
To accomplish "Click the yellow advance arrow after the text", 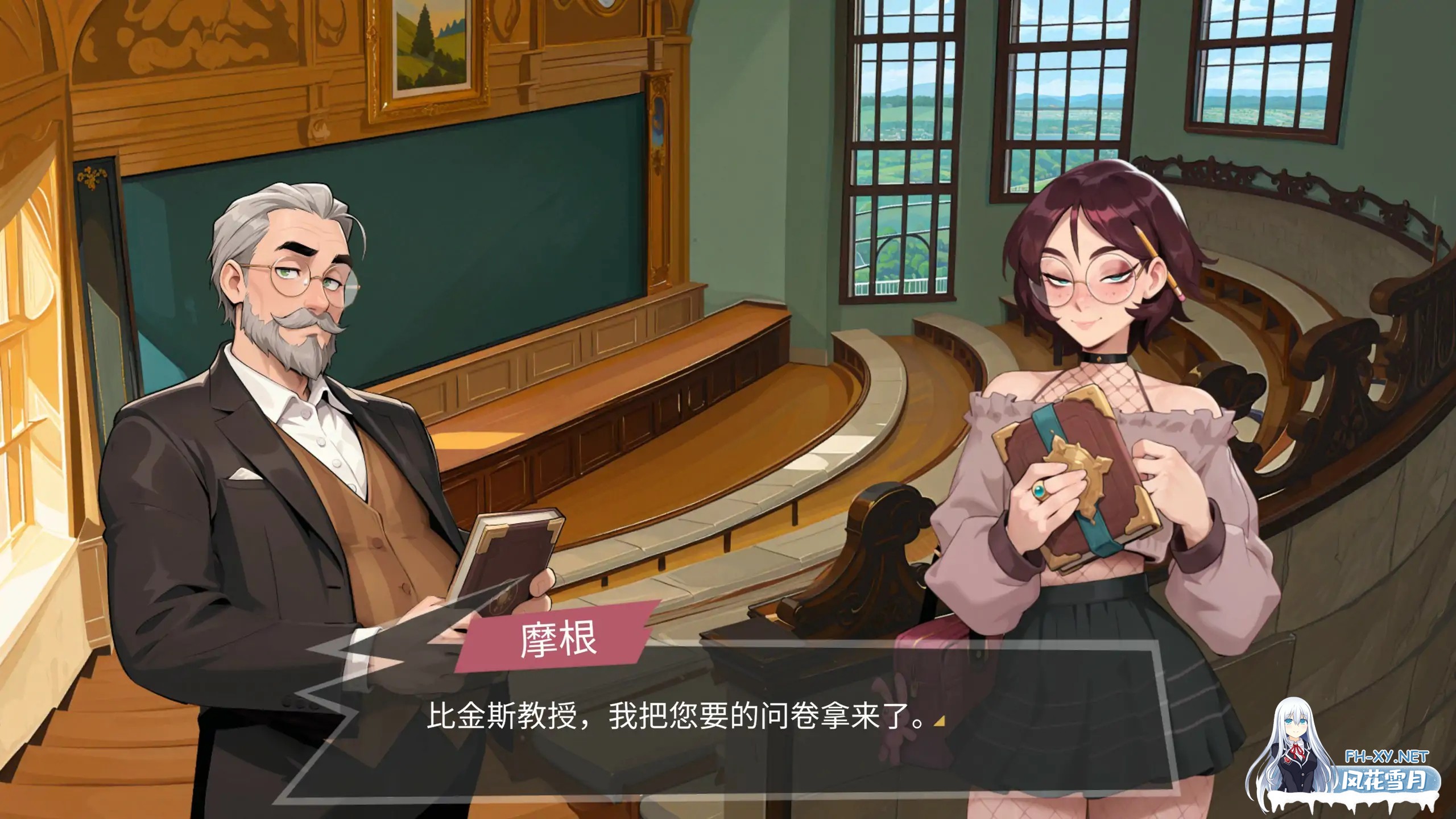I will tap(940, 721).
